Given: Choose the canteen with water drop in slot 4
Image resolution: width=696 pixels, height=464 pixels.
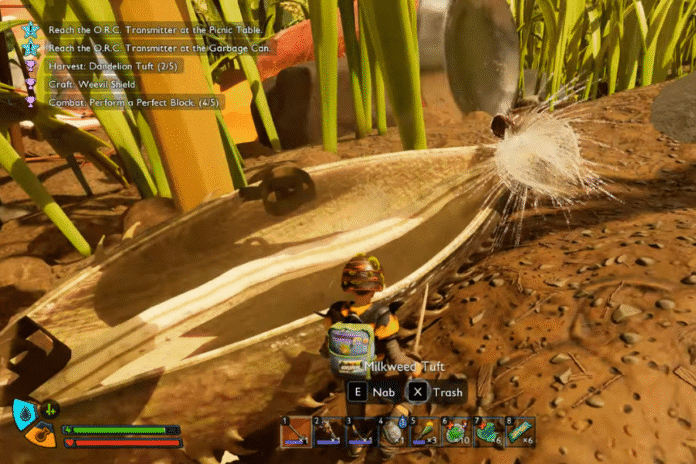Looking at the screenshot, I should [393, 431].
